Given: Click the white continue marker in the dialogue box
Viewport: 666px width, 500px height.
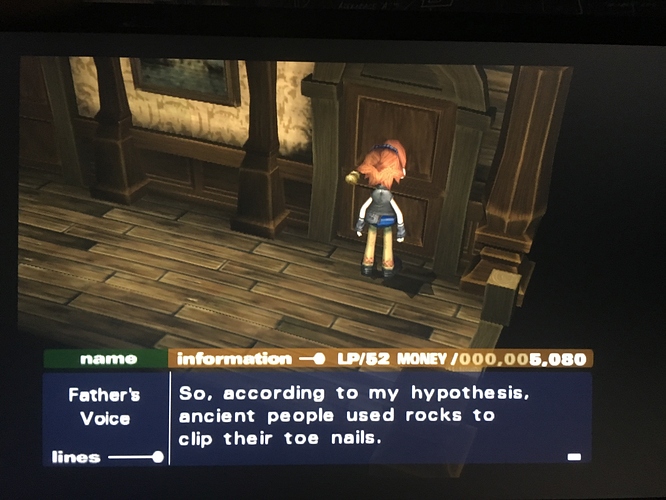Looking at the screenshot, I should tap(574, 457).
